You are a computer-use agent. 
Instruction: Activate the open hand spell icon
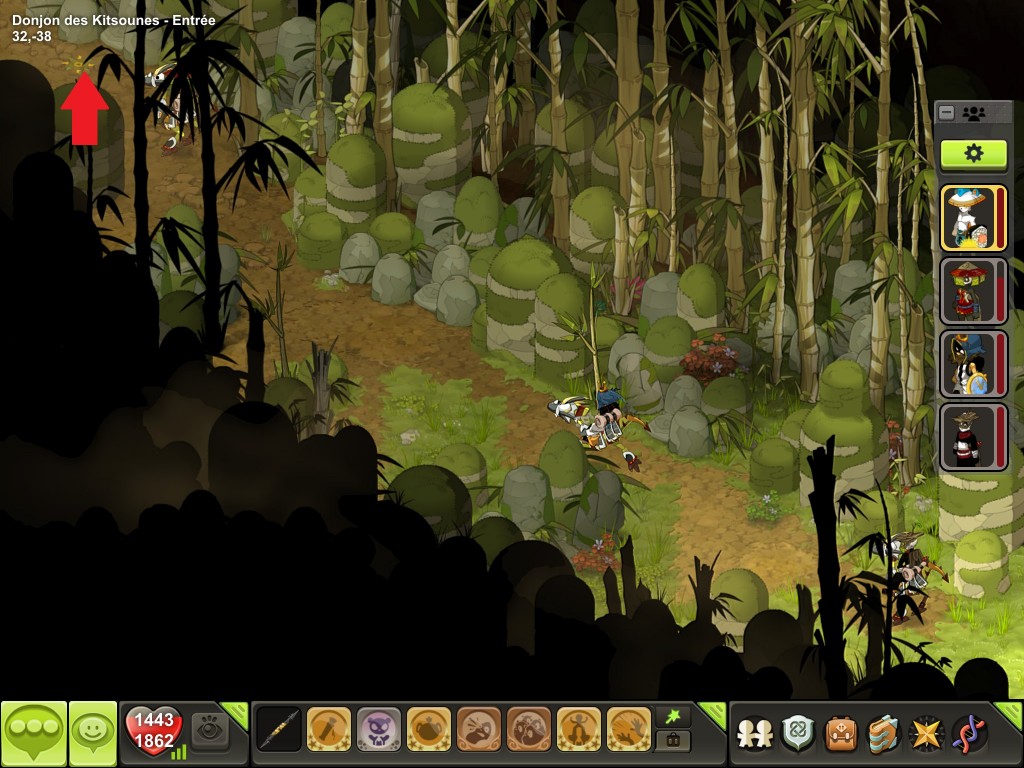coord(629,729)
